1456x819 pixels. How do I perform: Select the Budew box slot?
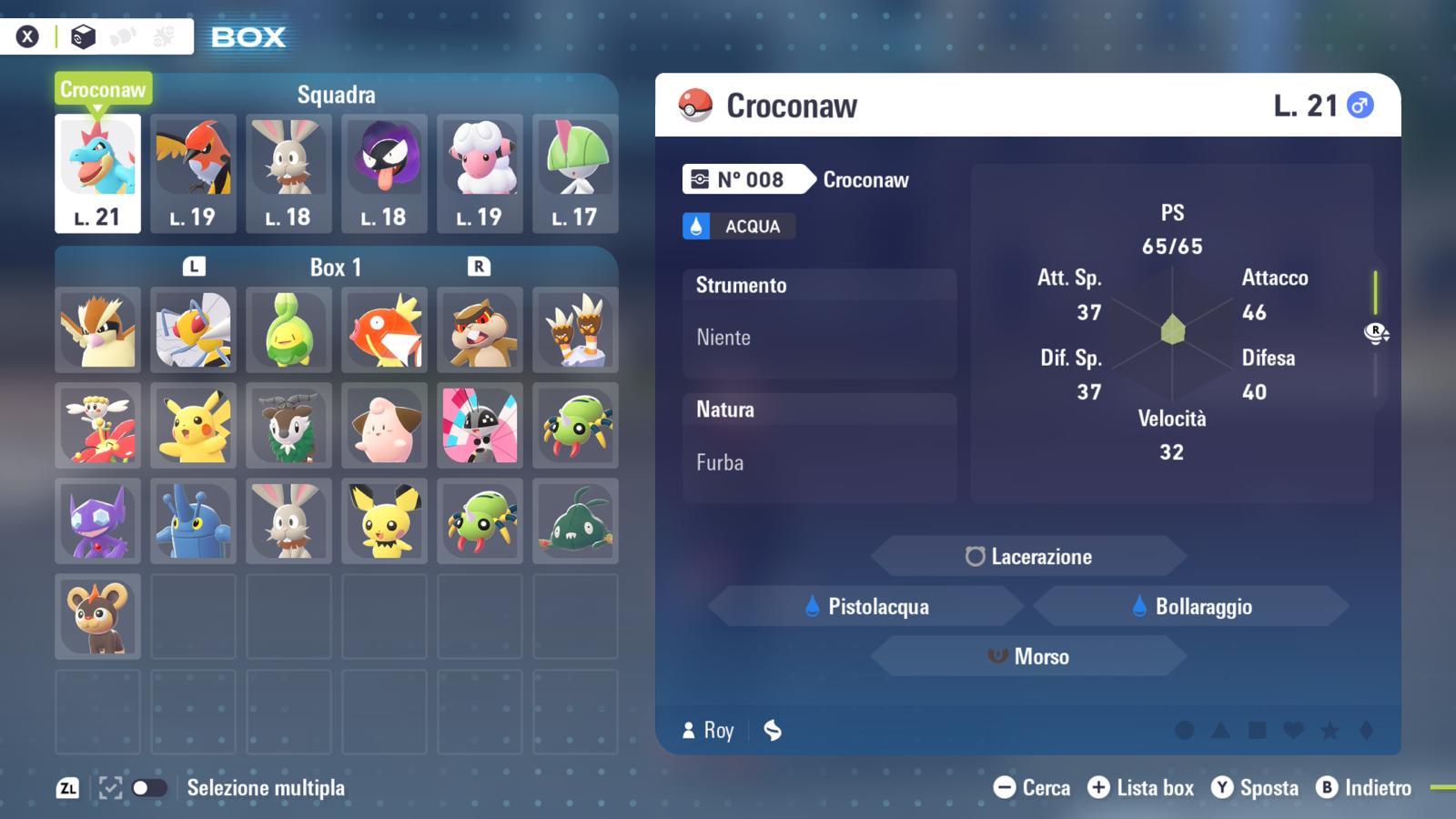click(288, 330)
